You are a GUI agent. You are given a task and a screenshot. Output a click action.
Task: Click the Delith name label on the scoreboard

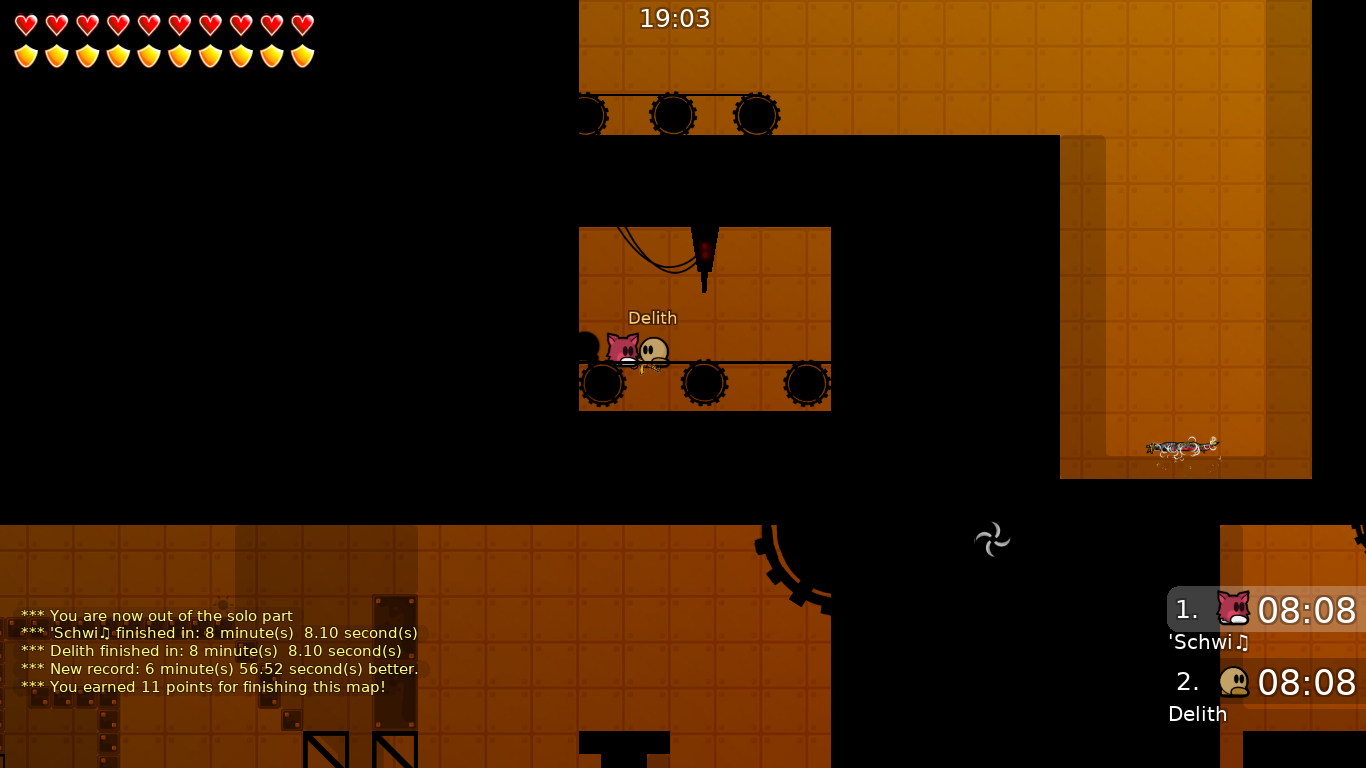click(1197, 714)
